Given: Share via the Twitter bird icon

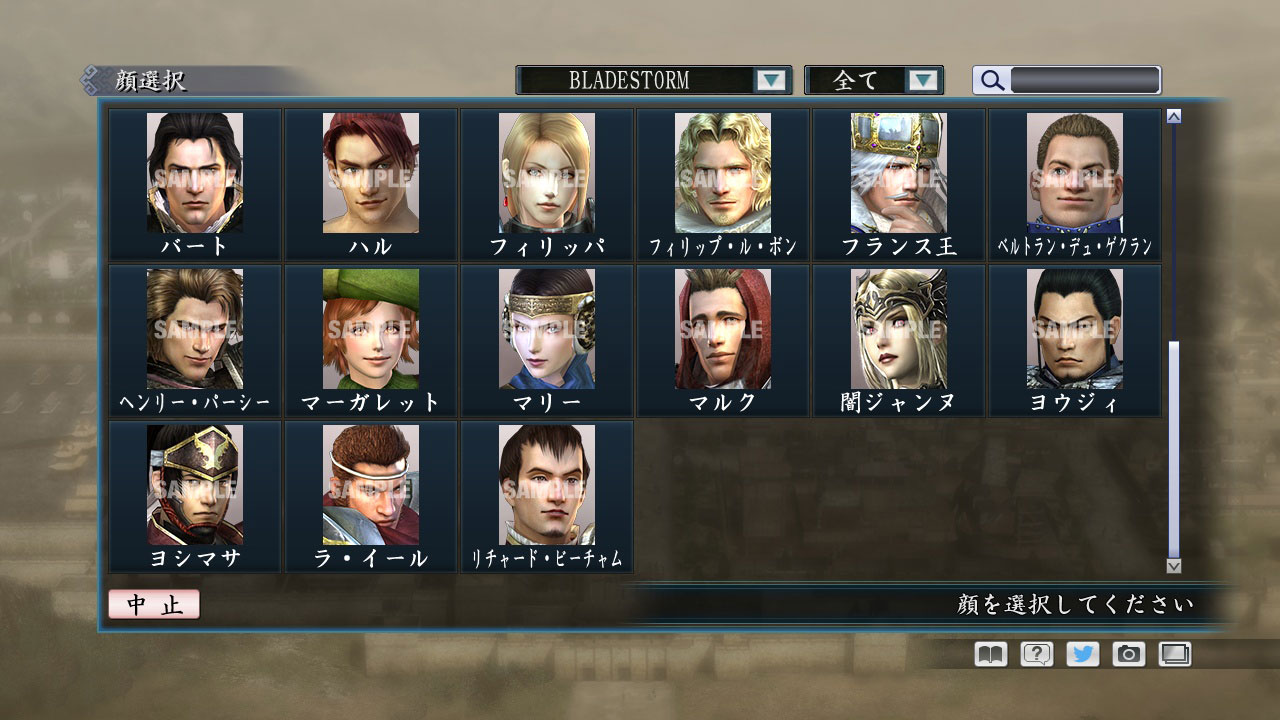Looking at the screenshot, I should point(1081,654).
